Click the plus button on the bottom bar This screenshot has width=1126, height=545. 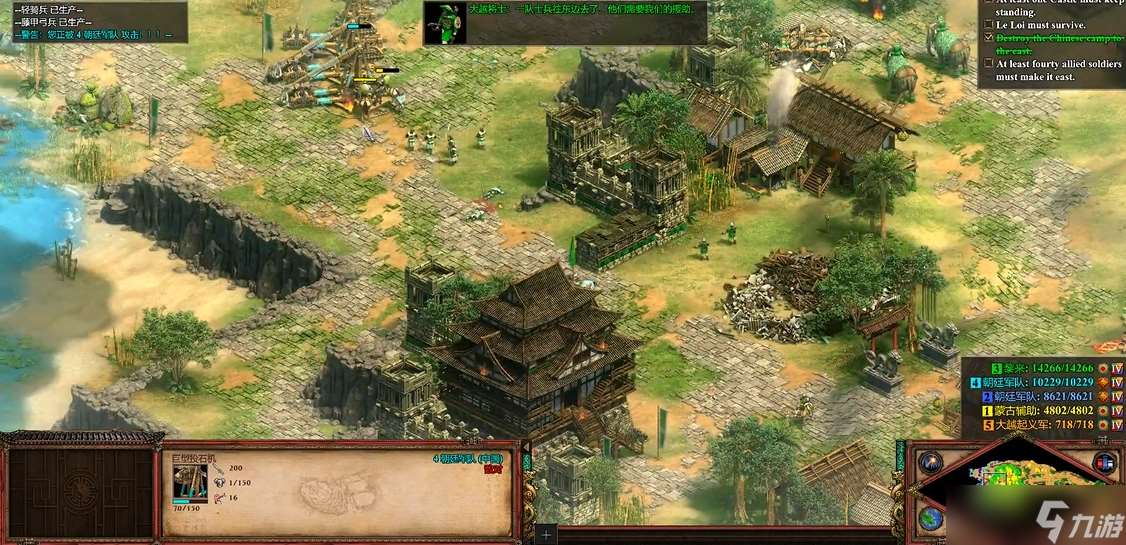click(546, 535)
